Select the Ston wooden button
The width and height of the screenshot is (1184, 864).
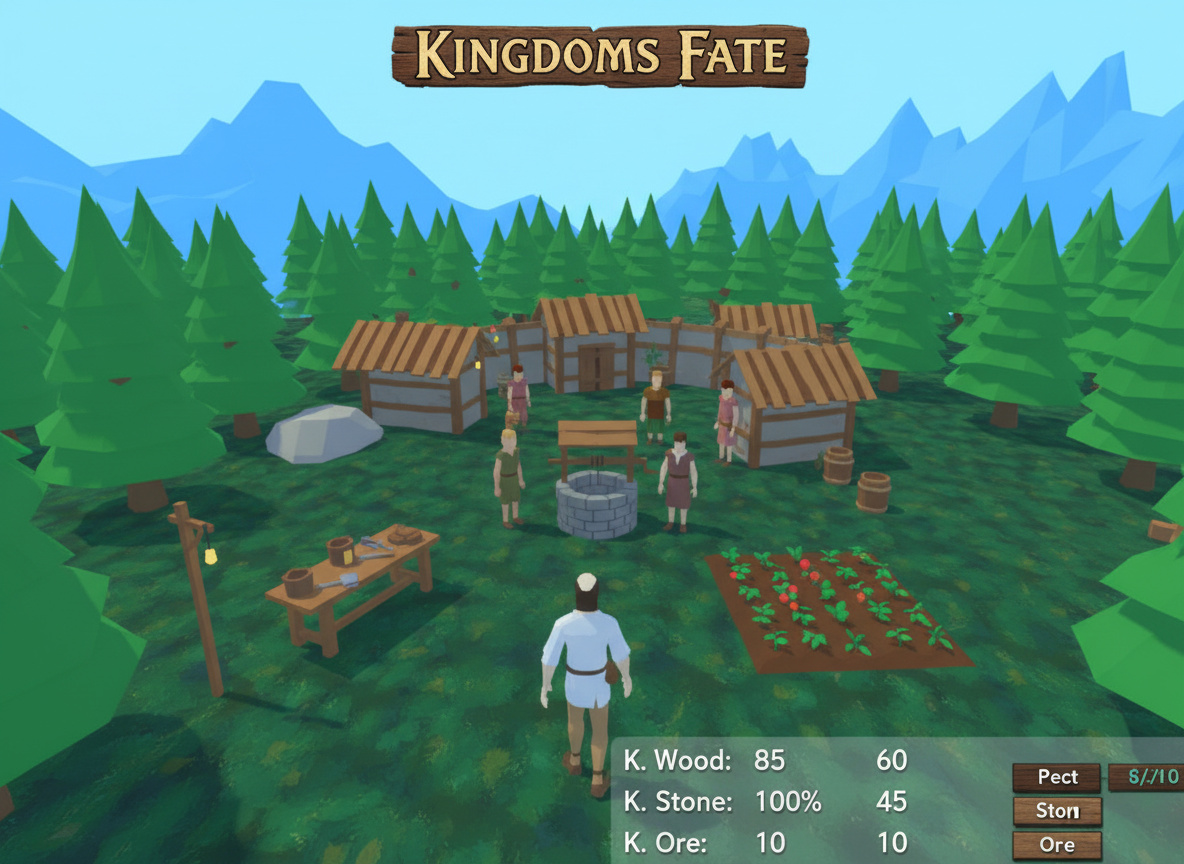tap(1056, 811)
